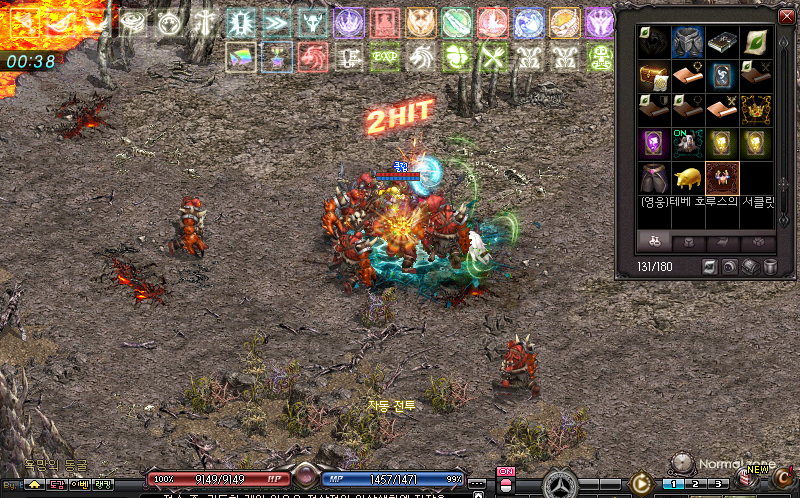Open the first inventory tab with potions
800x498 pixels.
point(655,242)
